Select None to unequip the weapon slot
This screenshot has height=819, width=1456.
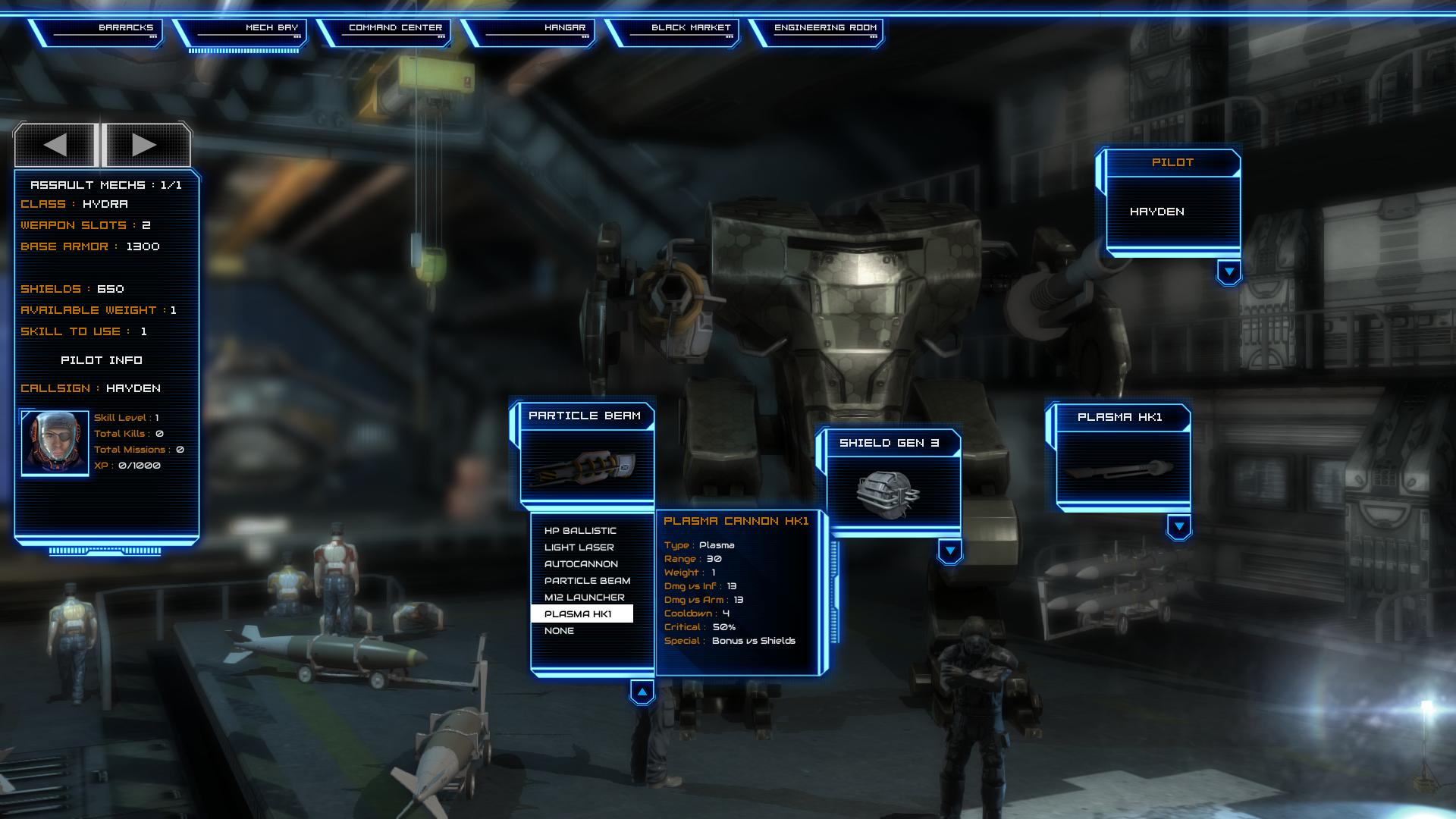(x=559, y=630)
